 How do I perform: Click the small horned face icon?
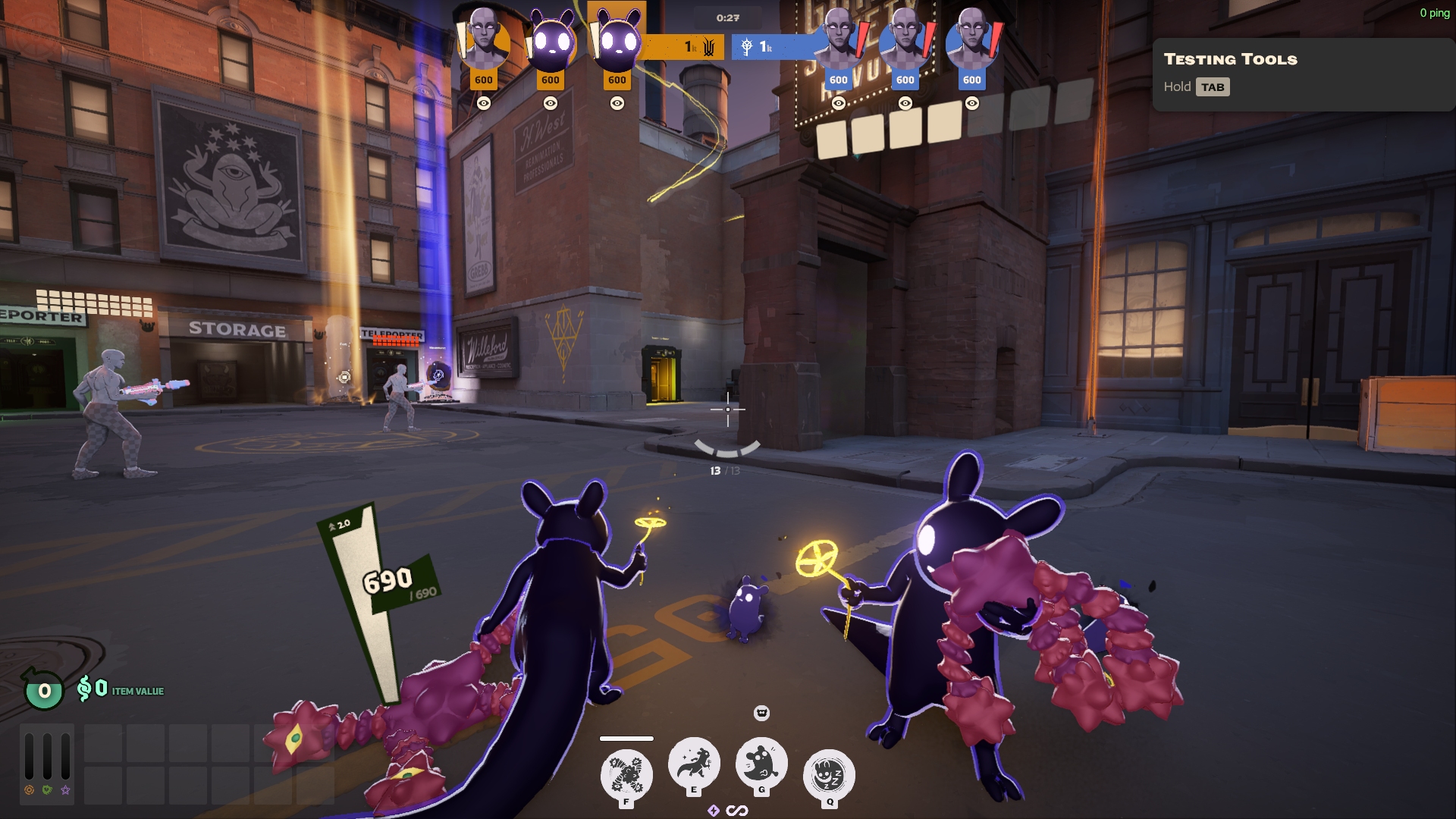coord(761,713)
